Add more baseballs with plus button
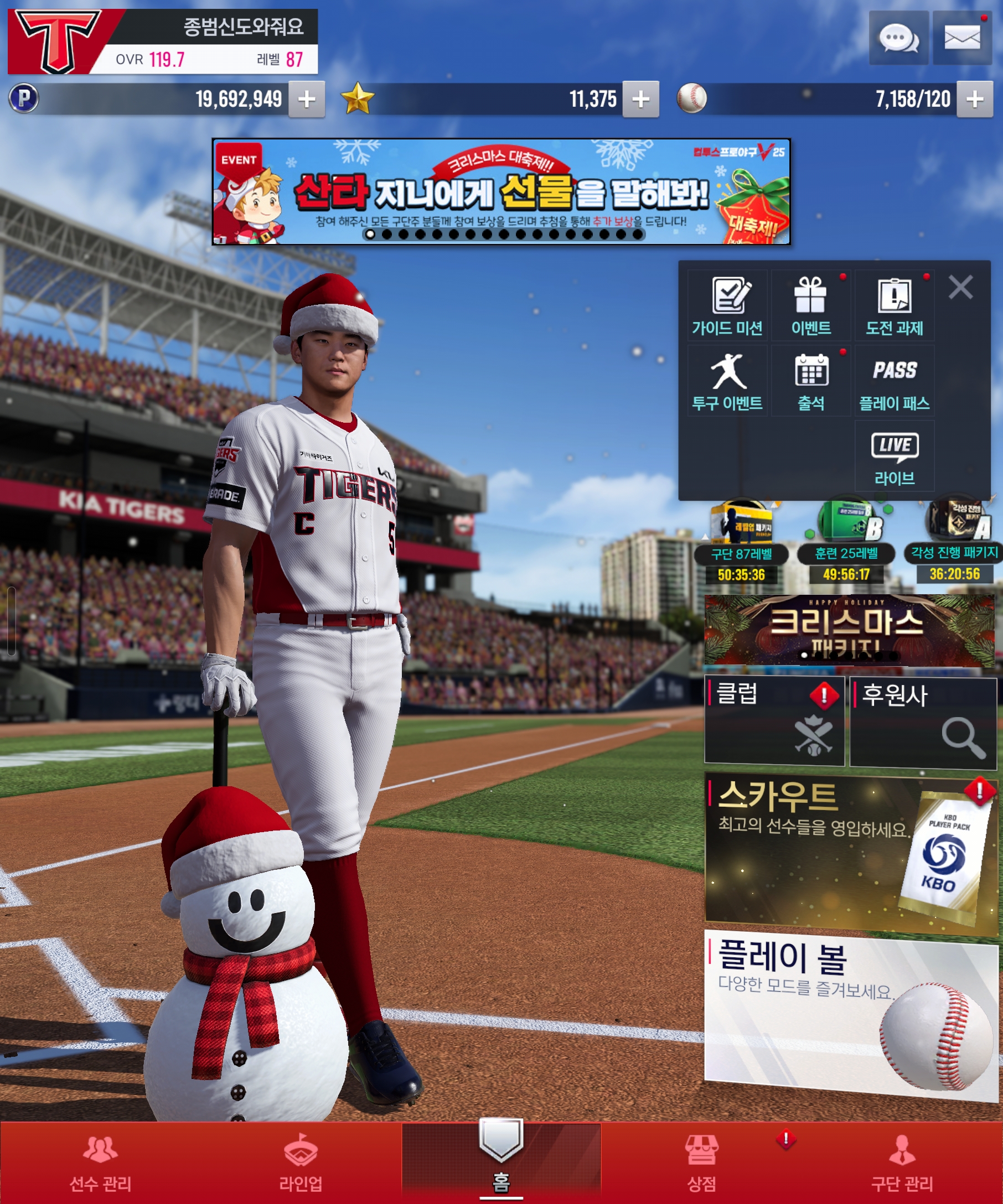The width and height of the screenshot is (1003, 1204). [974, 99]
